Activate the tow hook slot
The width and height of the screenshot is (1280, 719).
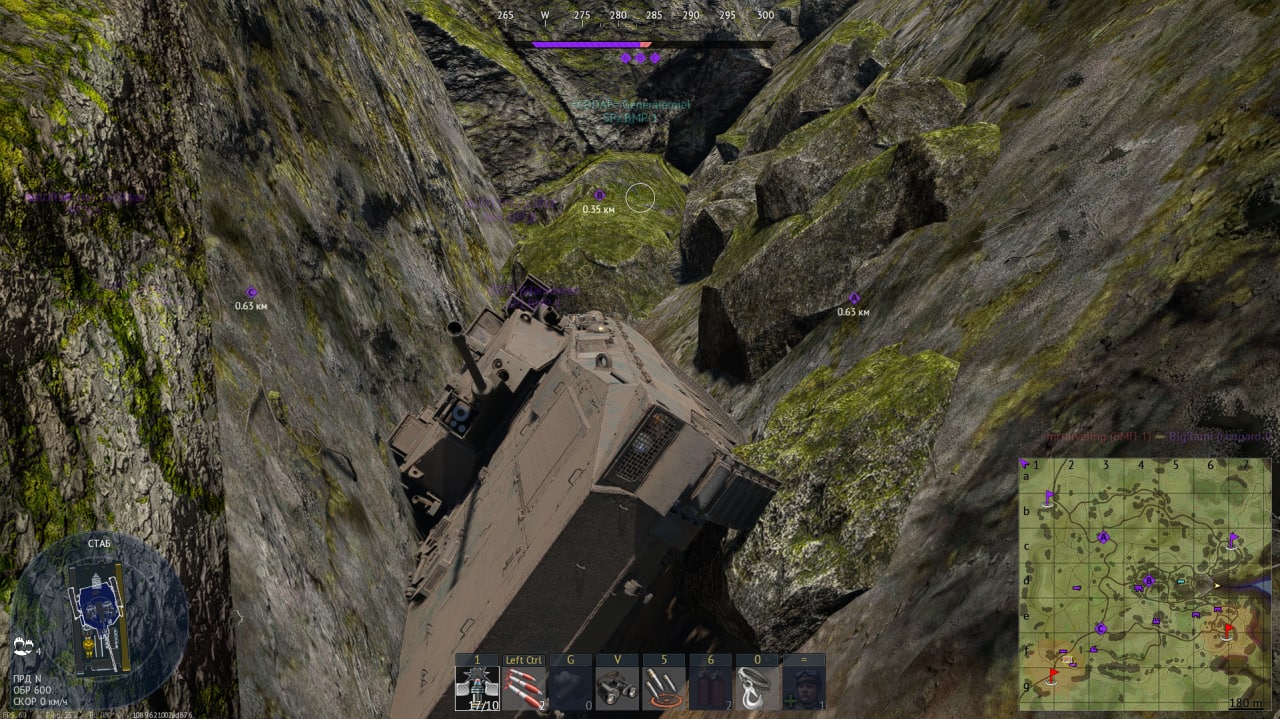757,688
